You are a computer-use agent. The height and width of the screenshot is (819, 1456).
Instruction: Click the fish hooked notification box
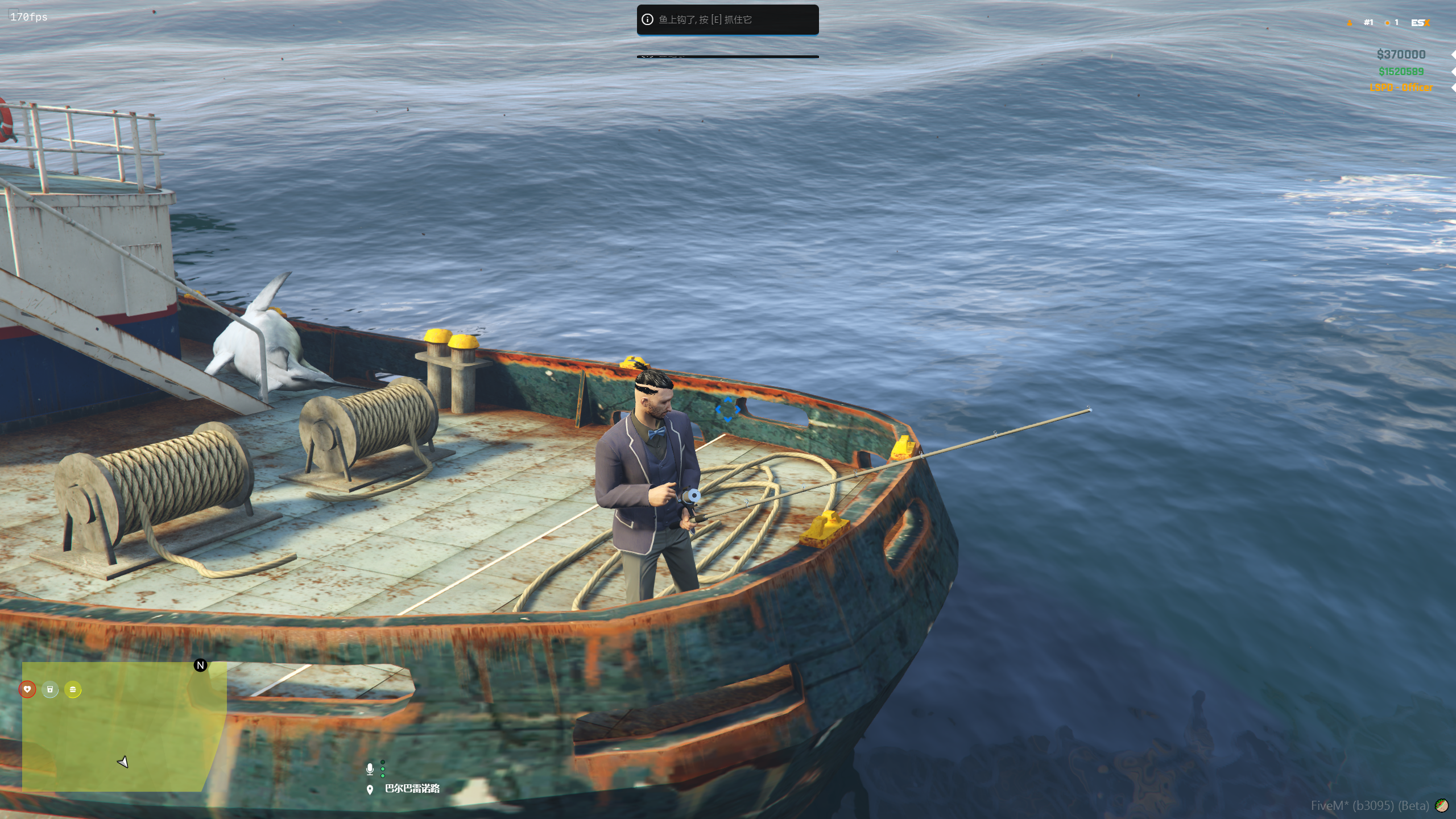coord(727,20)
